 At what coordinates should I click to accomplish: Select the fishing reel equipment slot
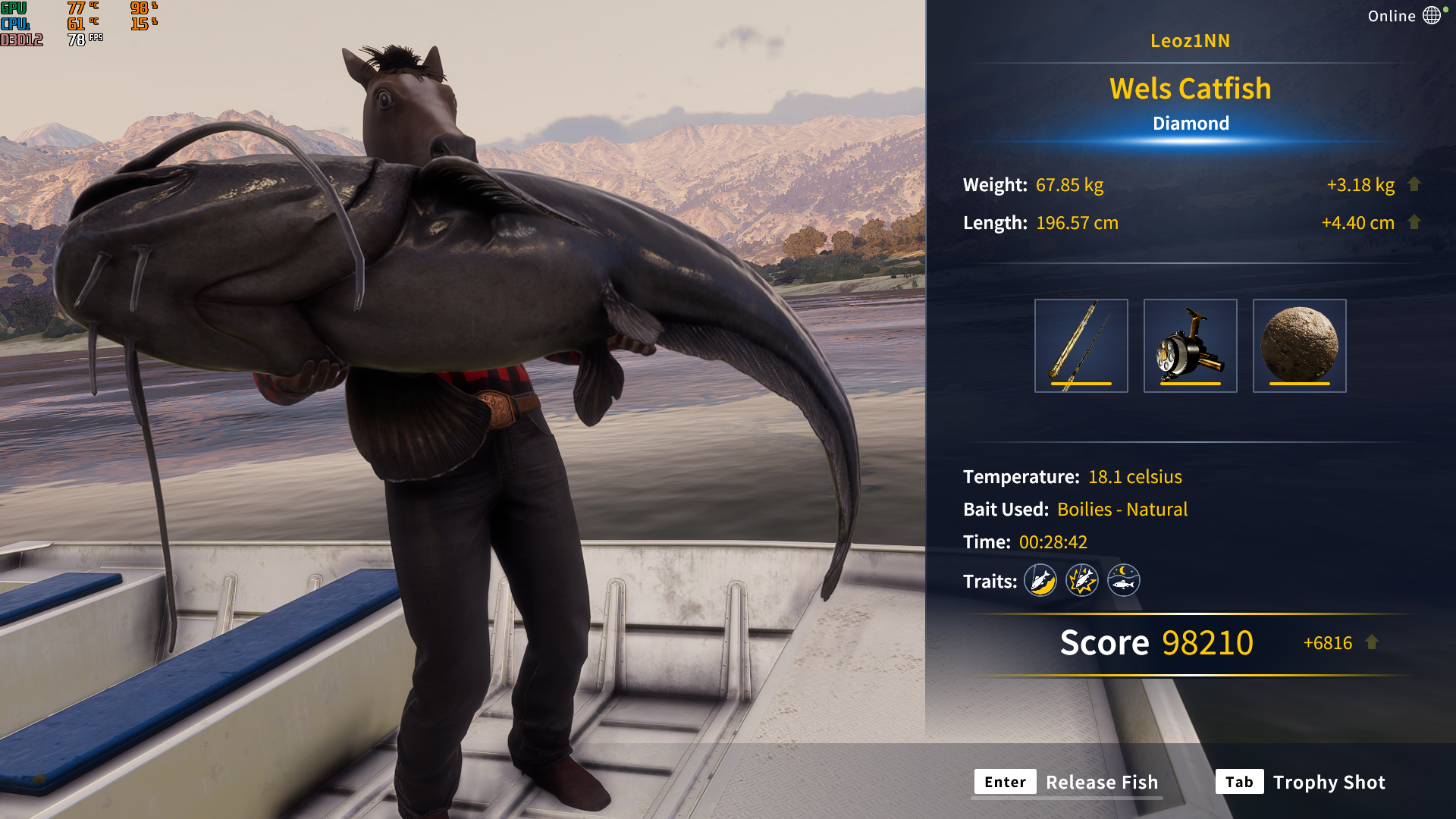pos(1190,346)
